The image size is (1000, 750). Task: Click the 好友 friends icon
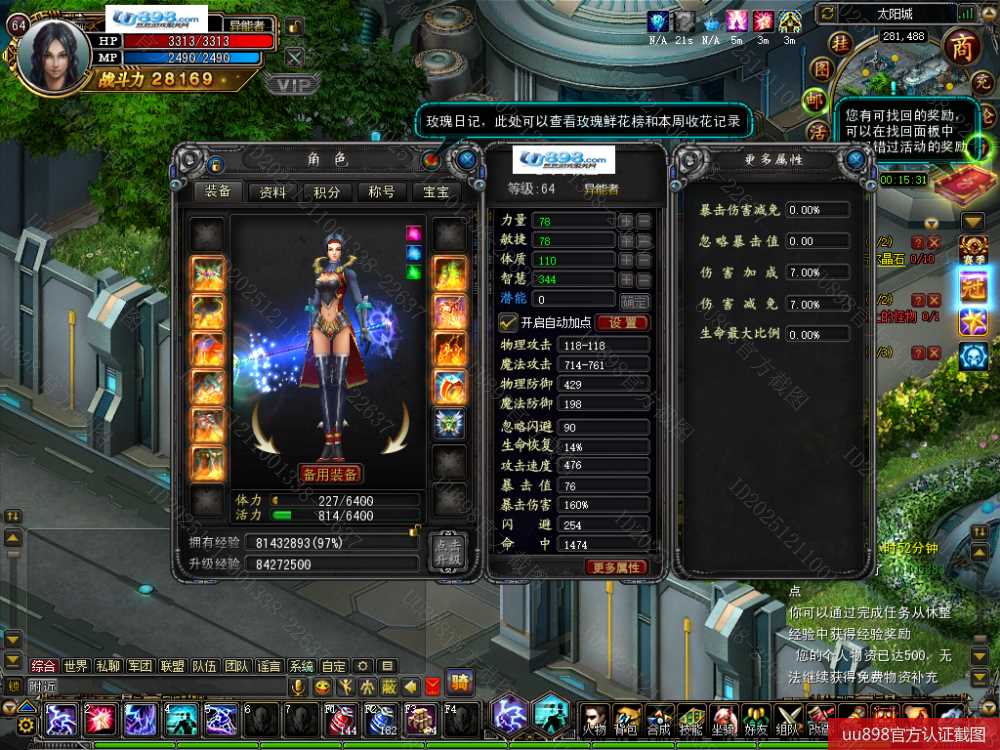tap(754, 719)
